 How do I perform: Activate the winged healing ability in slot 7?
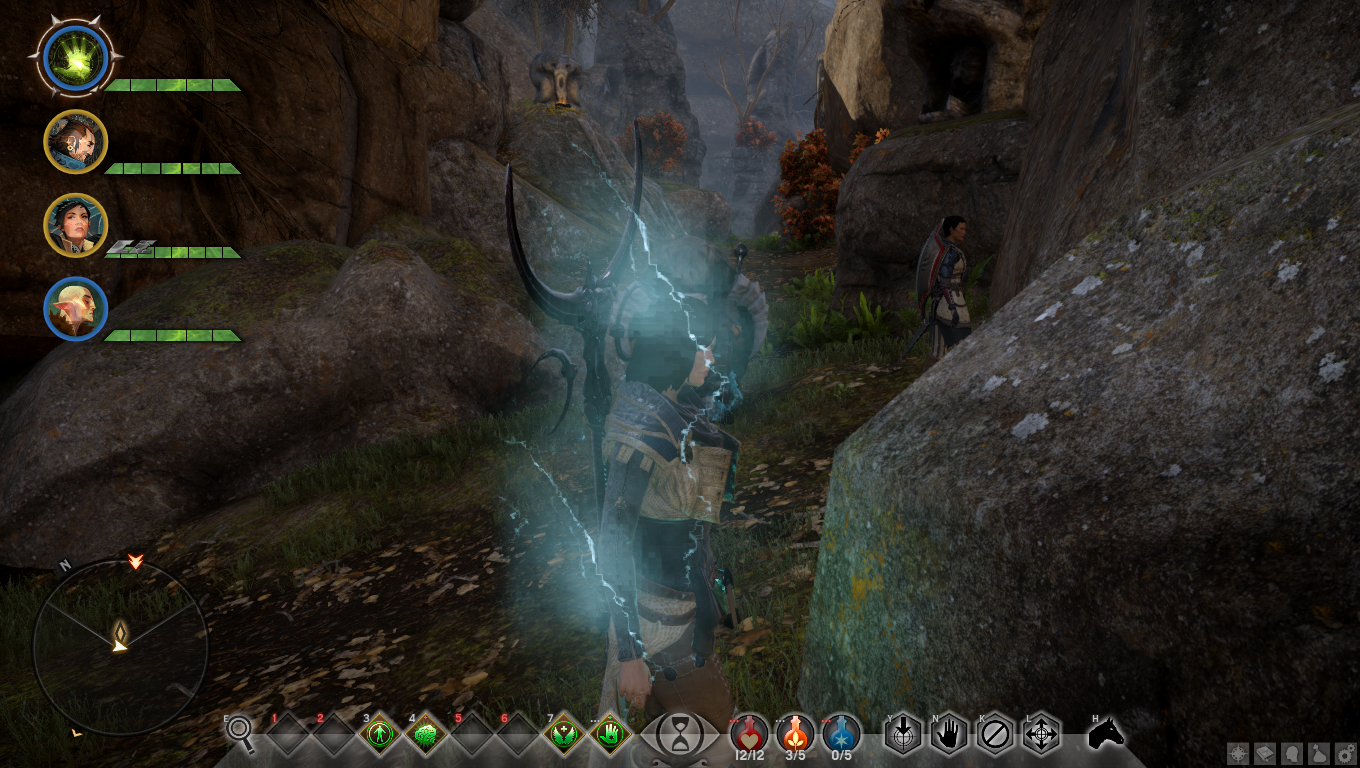564,735
